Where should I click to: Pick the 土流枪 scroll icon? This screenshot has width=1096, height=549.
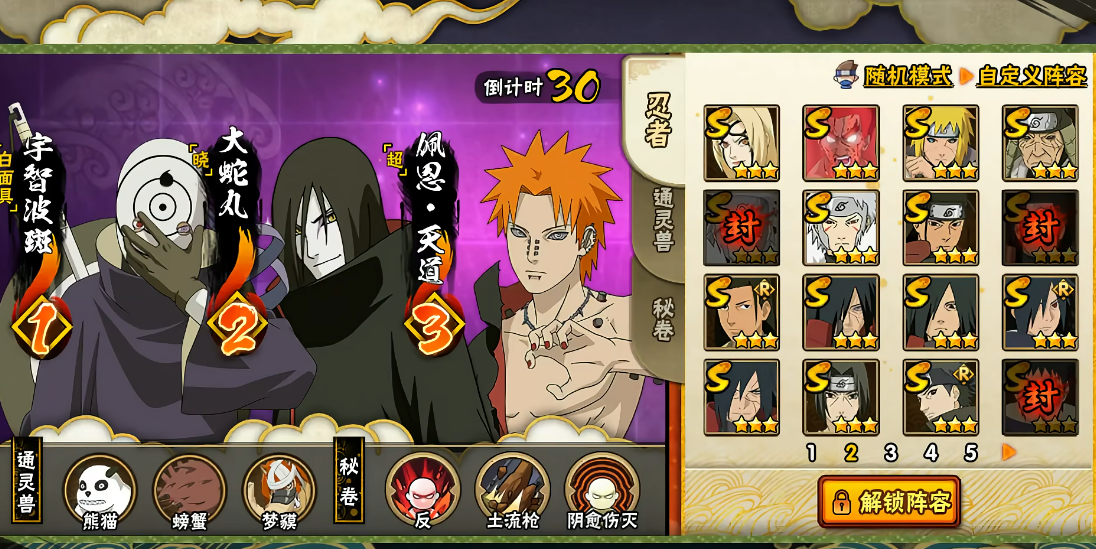tap(512, 491)
